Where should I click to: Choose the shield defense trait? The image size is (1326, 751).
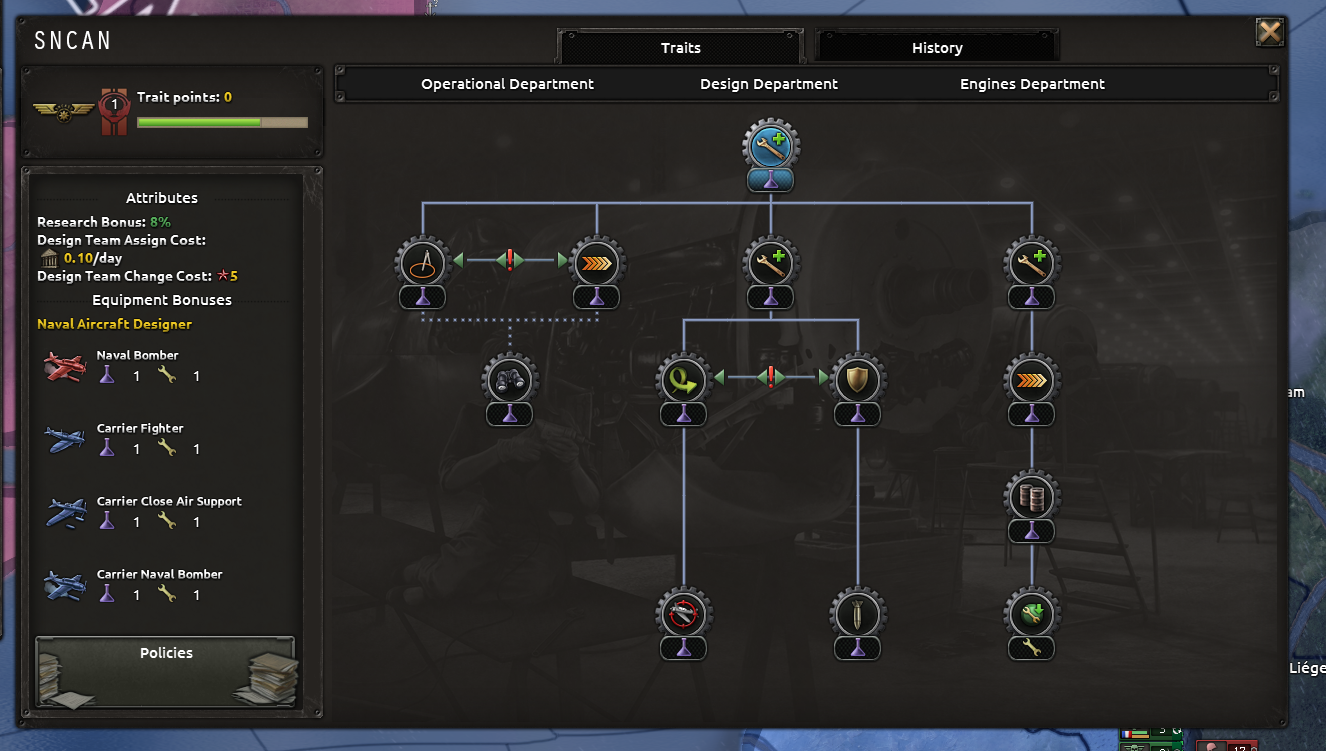point(857,379)
